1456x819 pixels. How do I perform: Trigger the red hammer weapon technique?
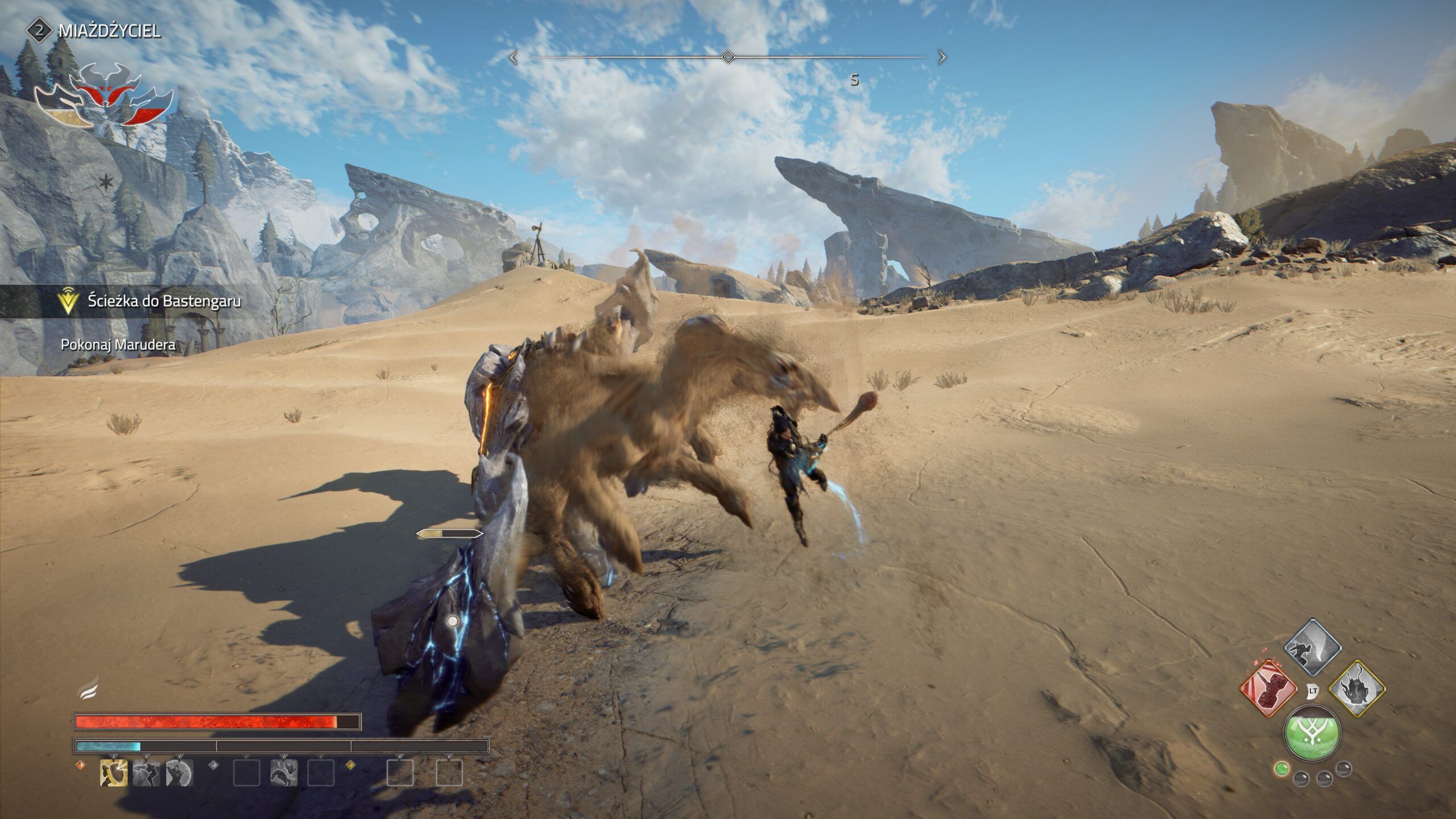click(x=1268, y=689)
